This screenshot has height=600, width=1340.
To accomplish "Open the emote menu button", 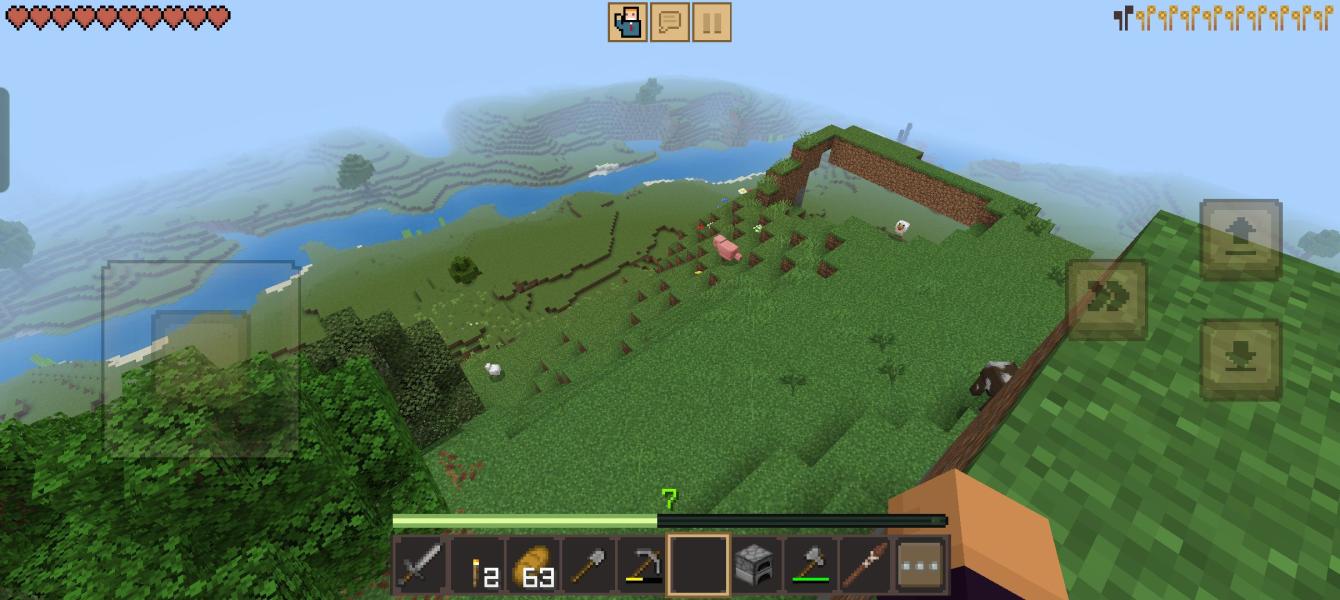I will coord(628,22).
